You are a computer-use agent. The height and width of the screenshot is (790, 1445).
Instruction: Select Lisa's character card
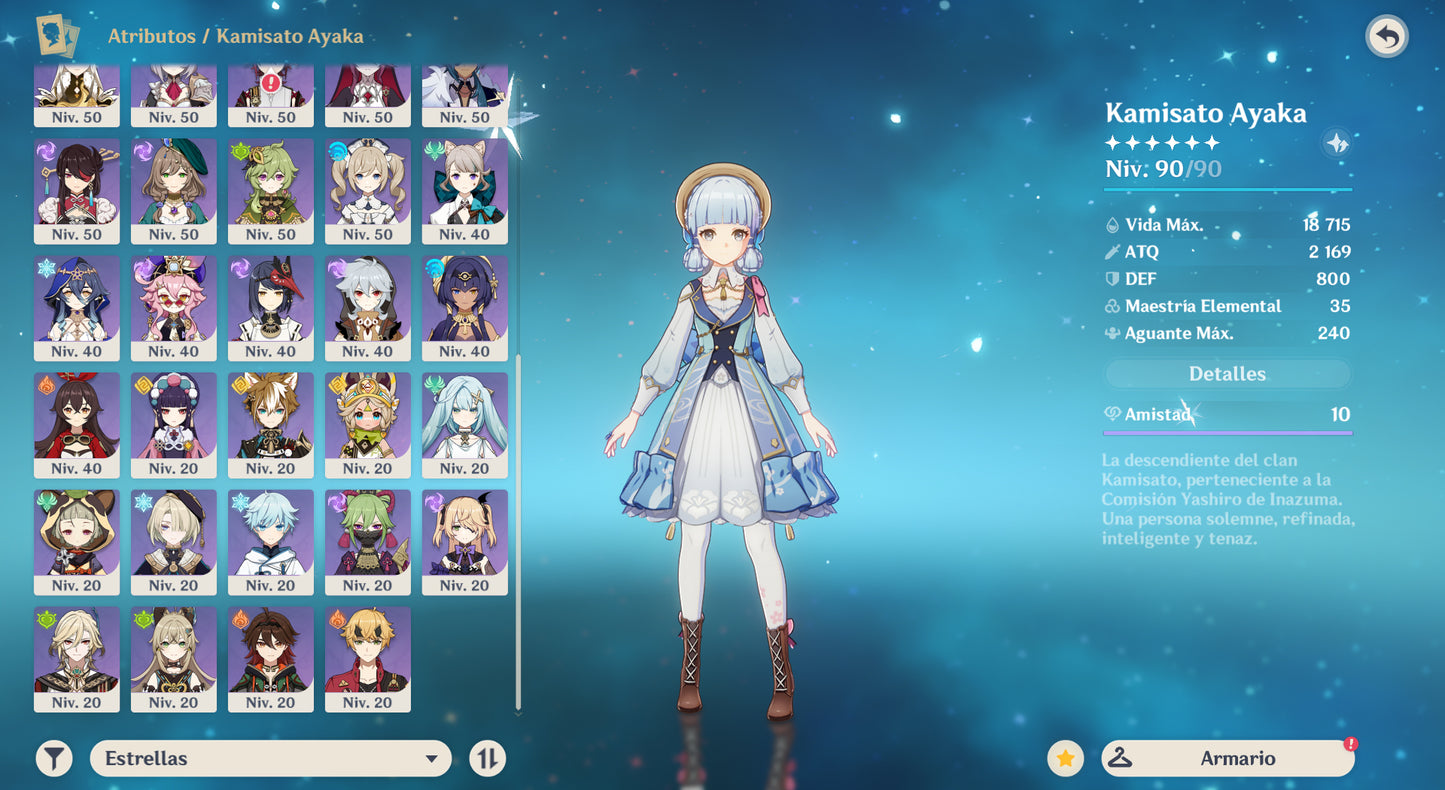174,191
